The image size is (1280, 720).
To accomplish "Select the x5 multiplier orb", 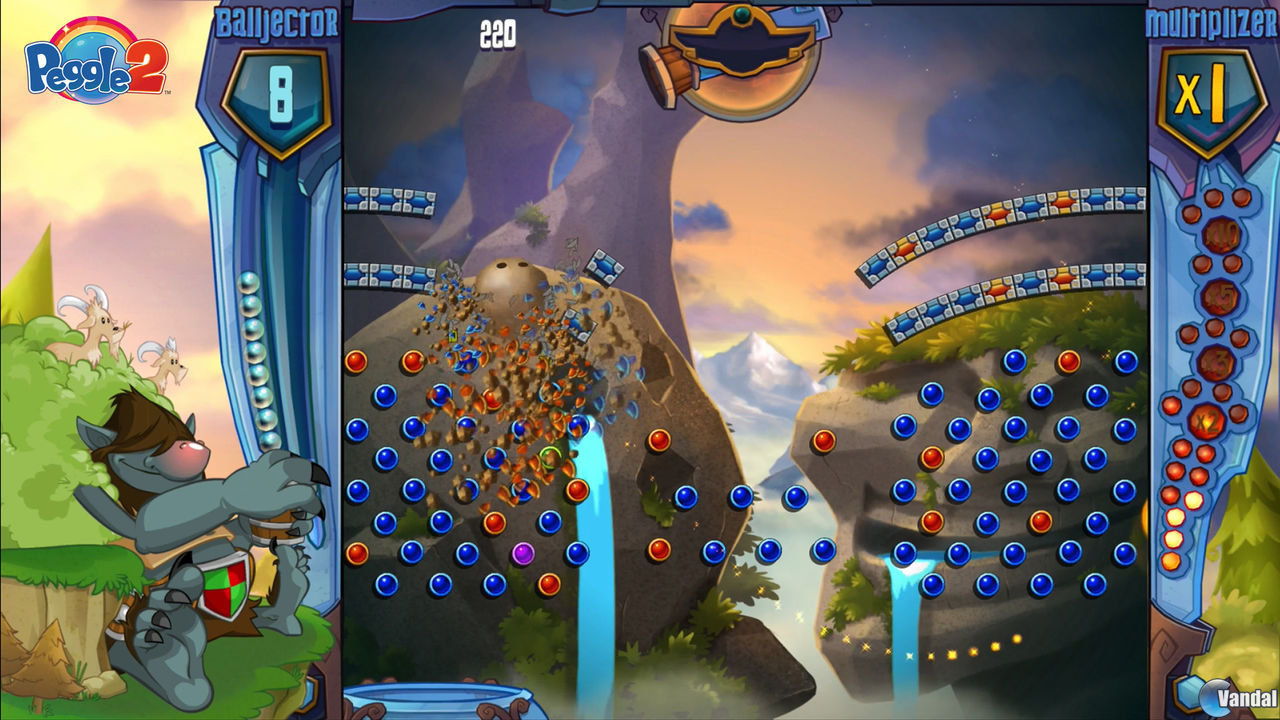I will coord(1219,298).
